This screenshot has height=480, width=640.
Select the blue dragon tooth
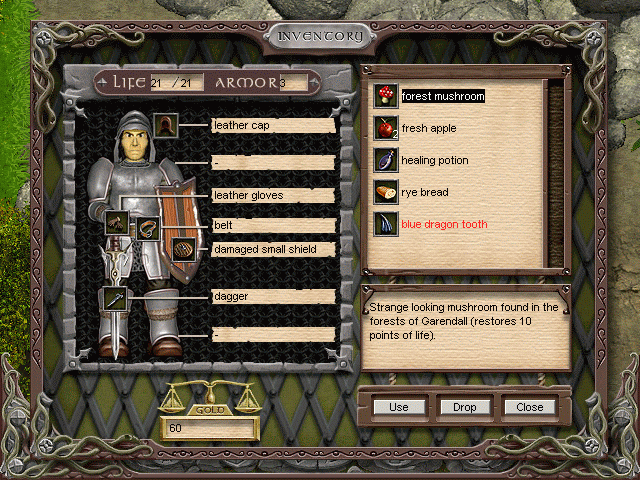[444, 224]
